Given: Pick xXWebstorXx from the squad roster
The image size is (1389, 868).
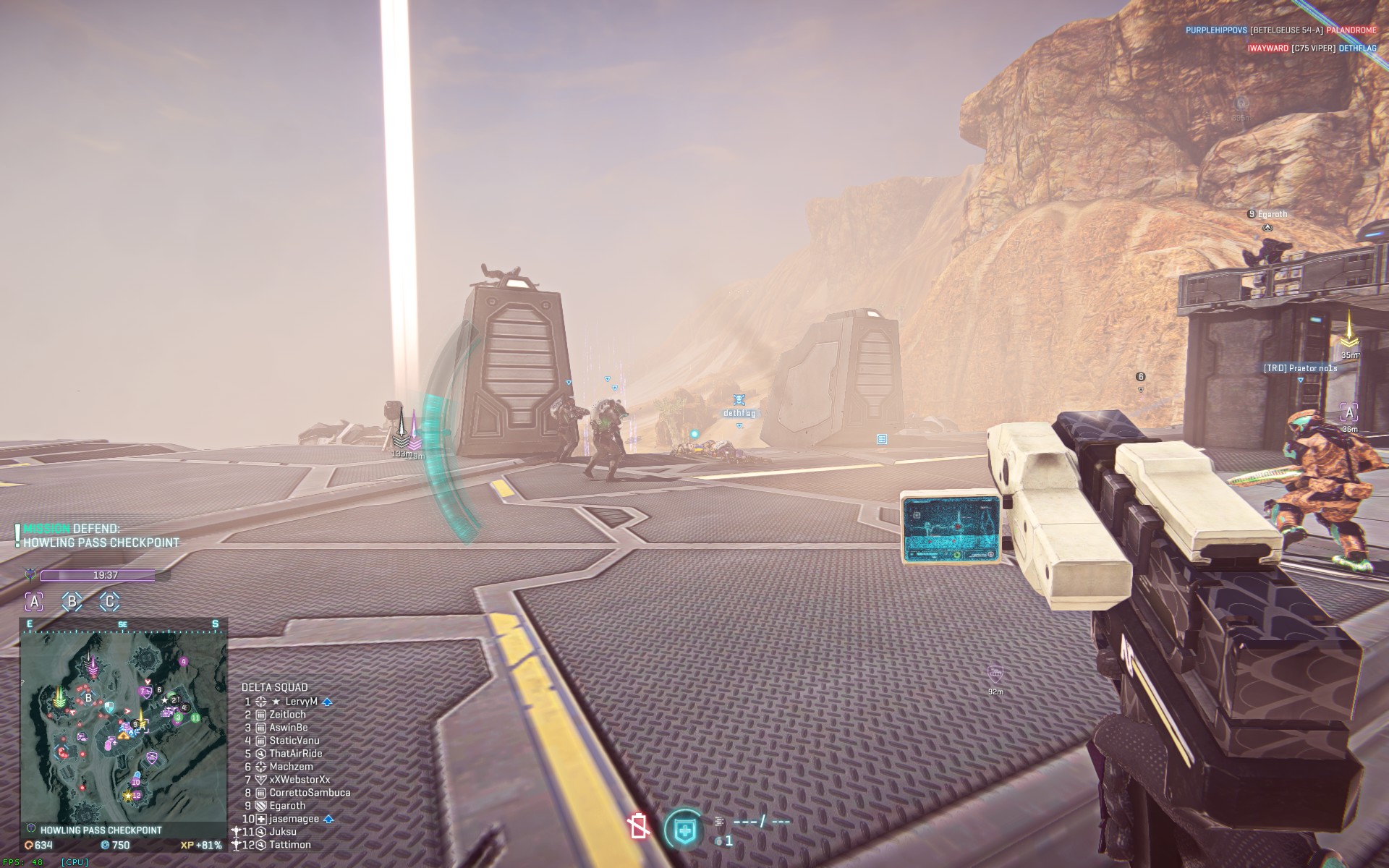Looking at the screenshot, I should click(300, 780).
